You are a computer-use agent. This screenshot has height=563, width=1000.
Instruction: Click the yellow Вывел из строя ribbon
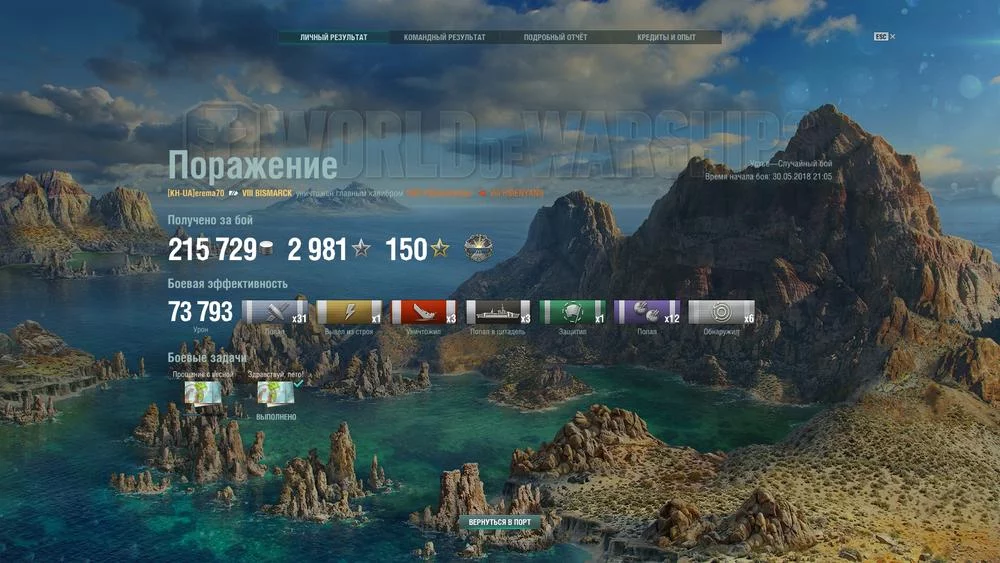(x=349, y=312)
